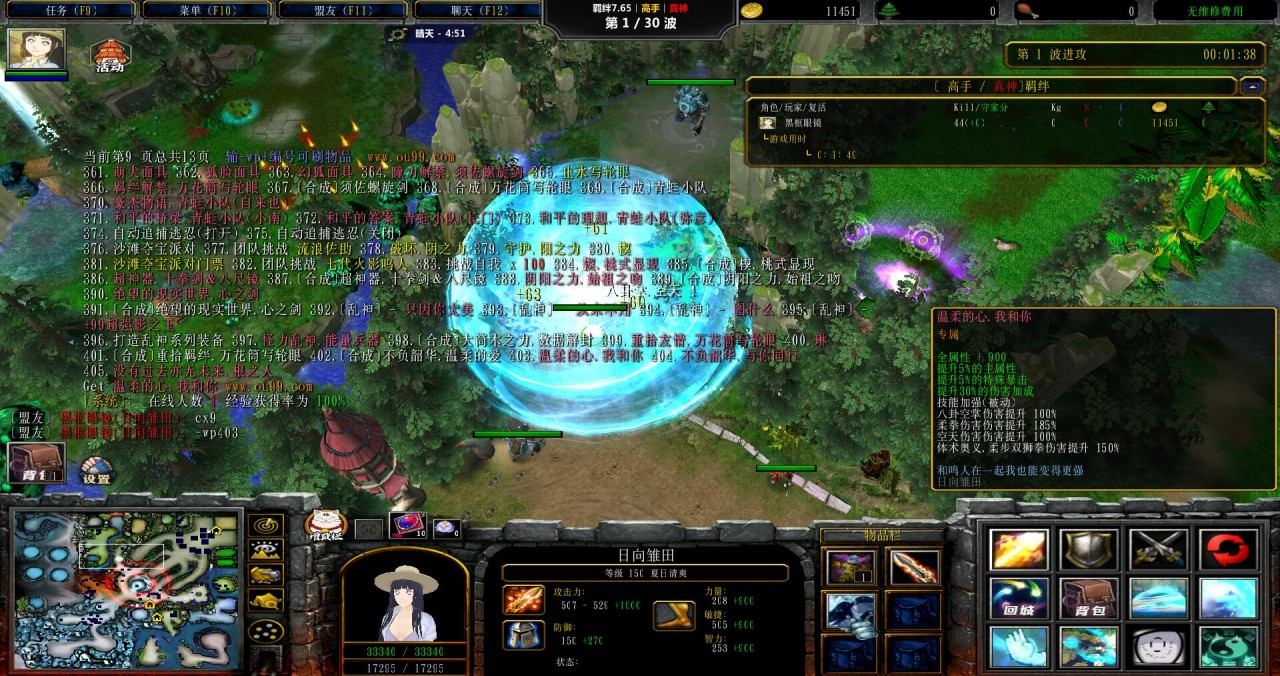Select the crossed swords attack command
The height and width of the screenshot is (676, 1280).
[x=1158, y=550]
